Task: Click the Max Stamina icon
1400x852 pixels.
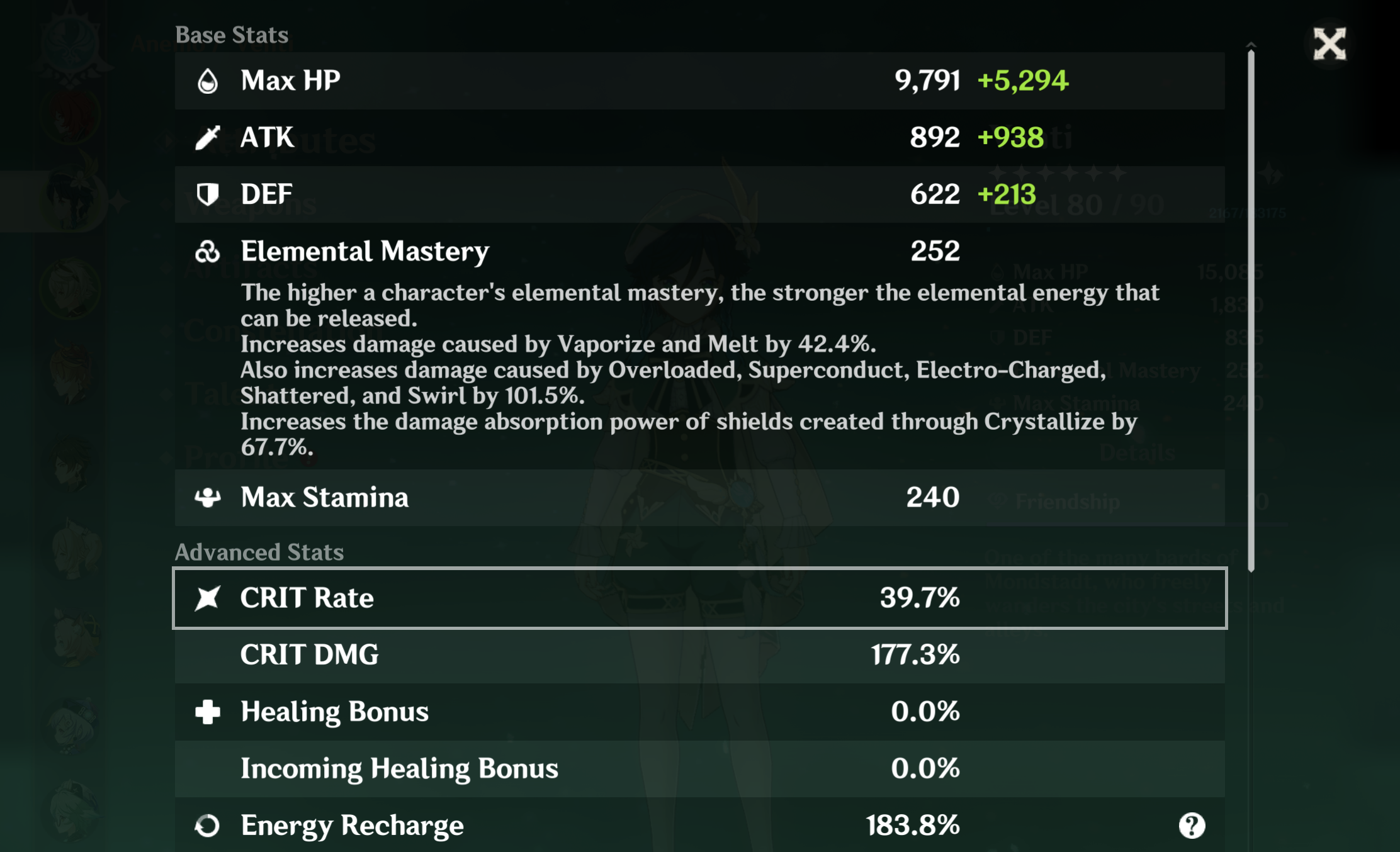Action: [209, 497]
